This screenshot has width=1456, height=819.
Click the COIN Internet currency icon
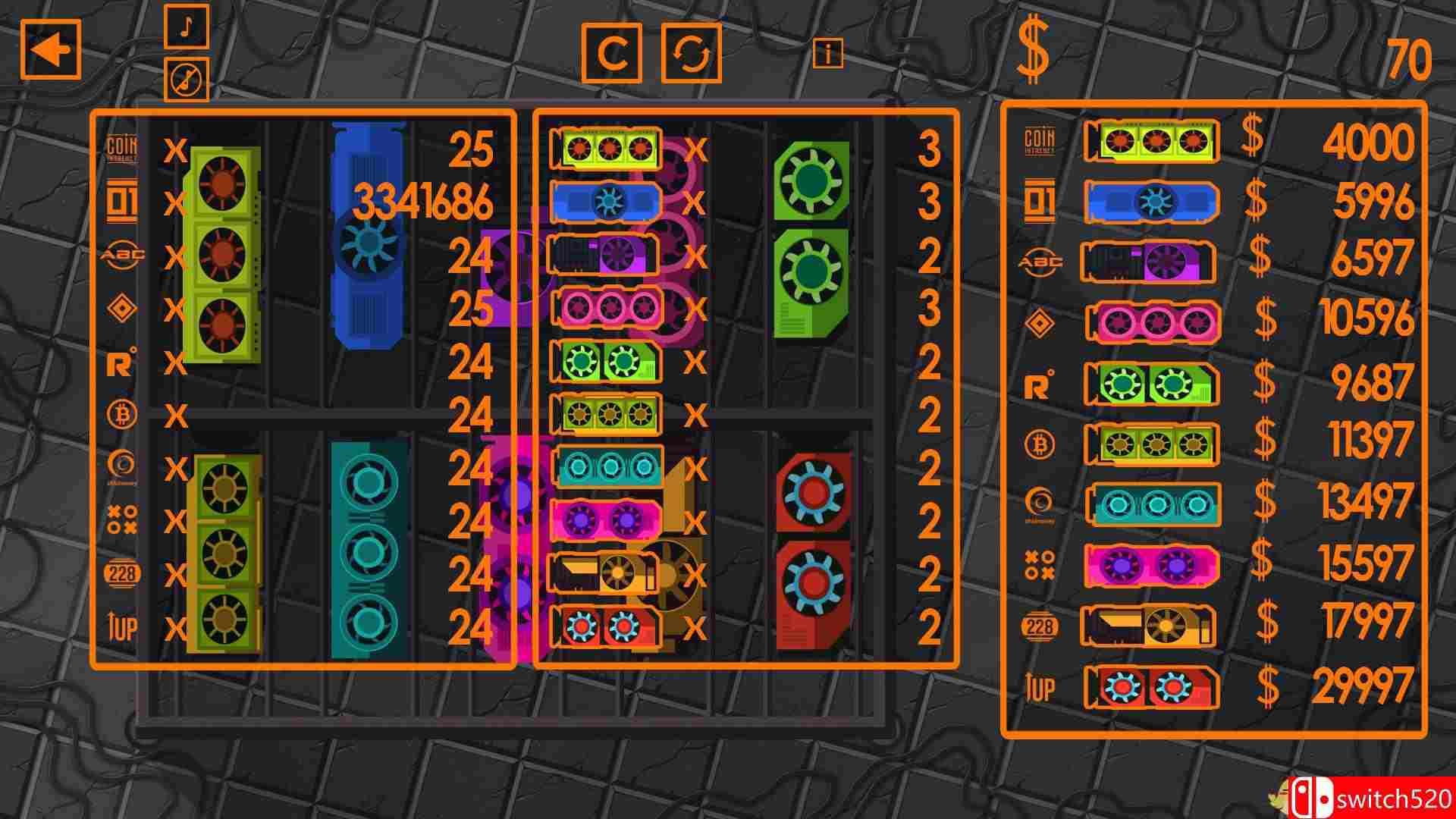122,146
